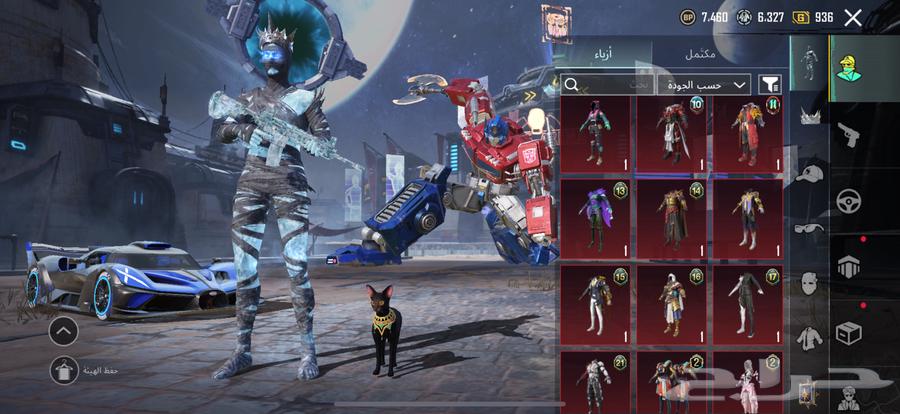900x414 pixels.
Task: Select the level 17 black suit outfit
Action: click(x=747, y=302)
